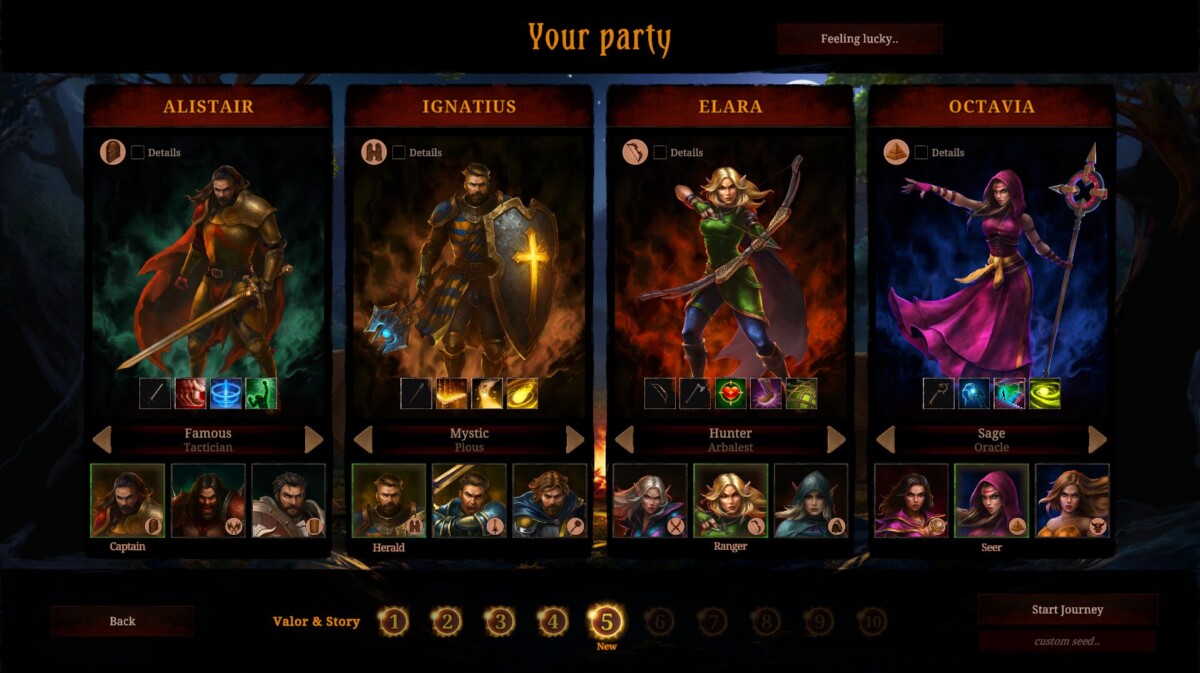This screenshot has width=1200, height=673.
Task: Start the journey with this party
Action: (1067, 609)
